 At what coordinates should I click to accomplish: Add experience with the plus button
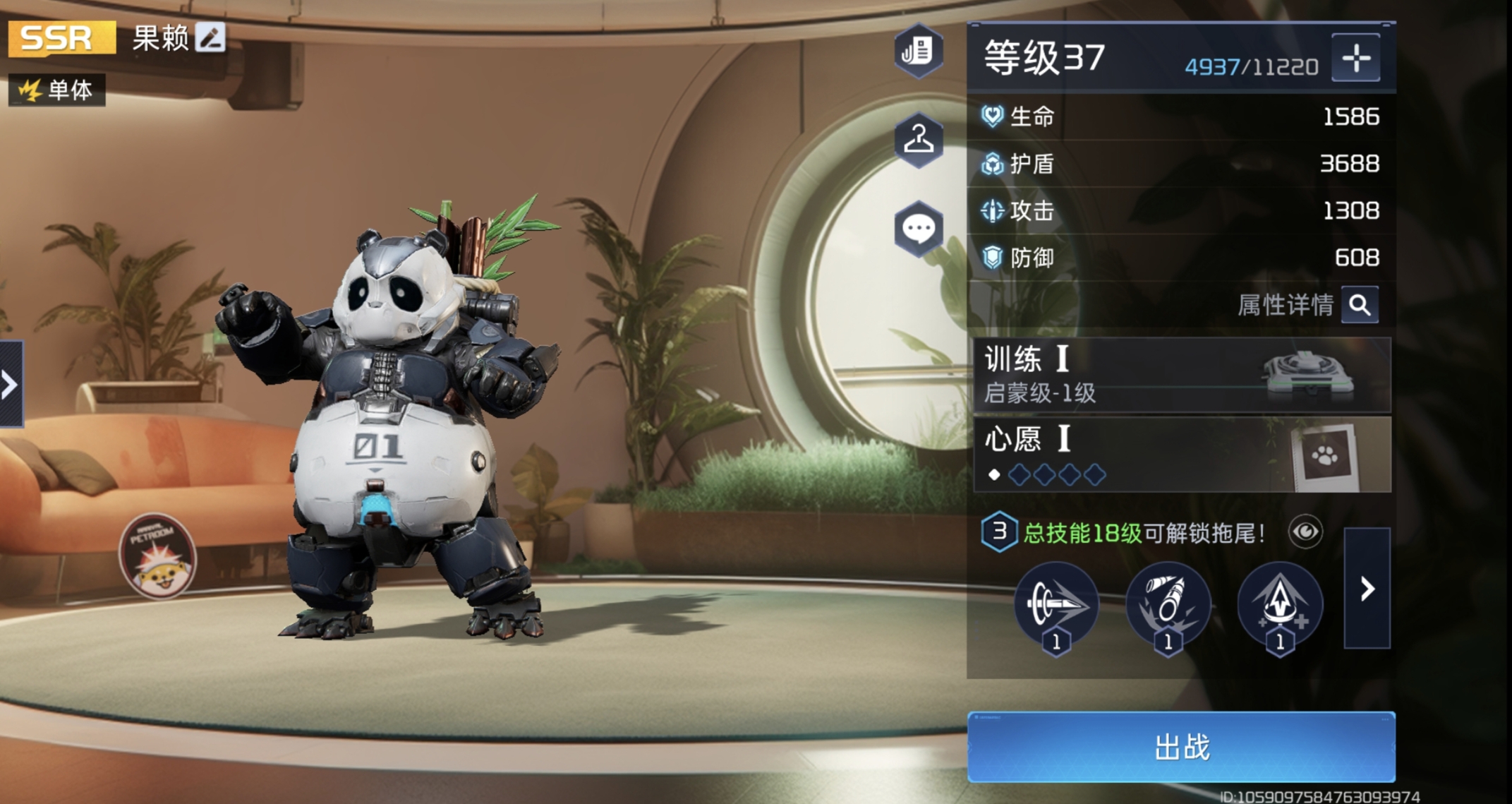click(x=1355, y=58)
